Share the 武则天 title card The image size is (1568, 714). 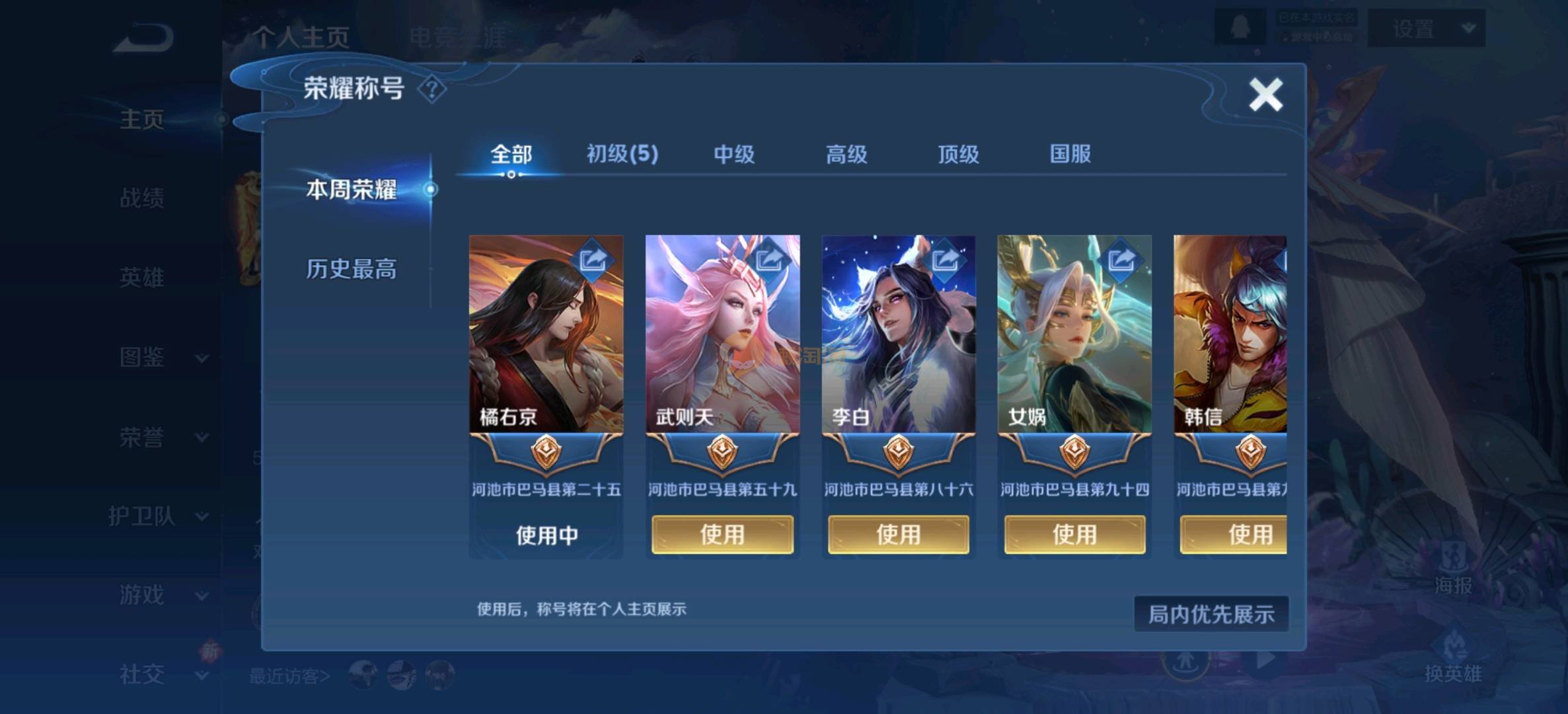point(769,259)
